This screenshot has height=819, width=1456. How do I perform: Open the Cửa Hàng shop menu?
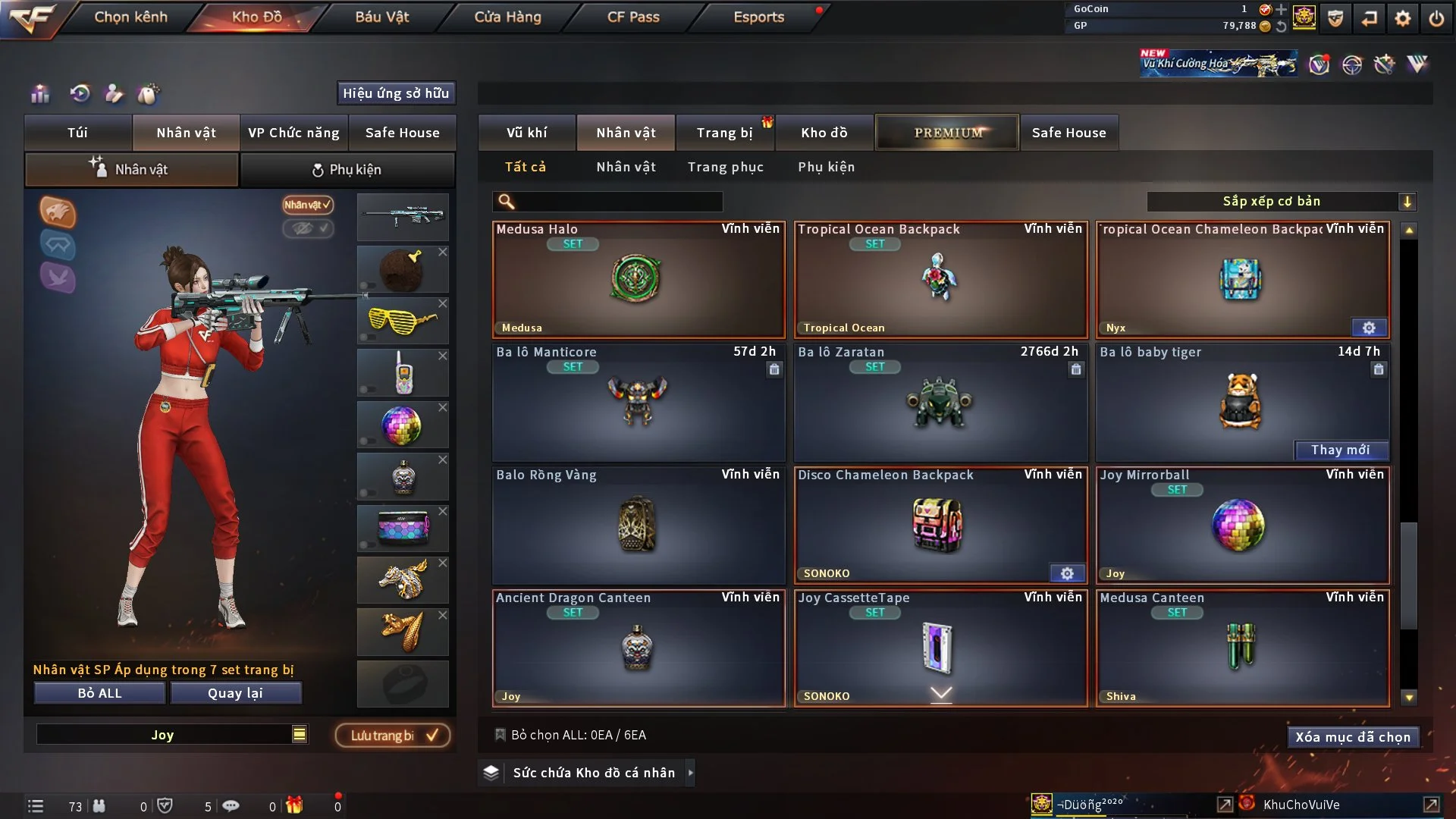507,17
